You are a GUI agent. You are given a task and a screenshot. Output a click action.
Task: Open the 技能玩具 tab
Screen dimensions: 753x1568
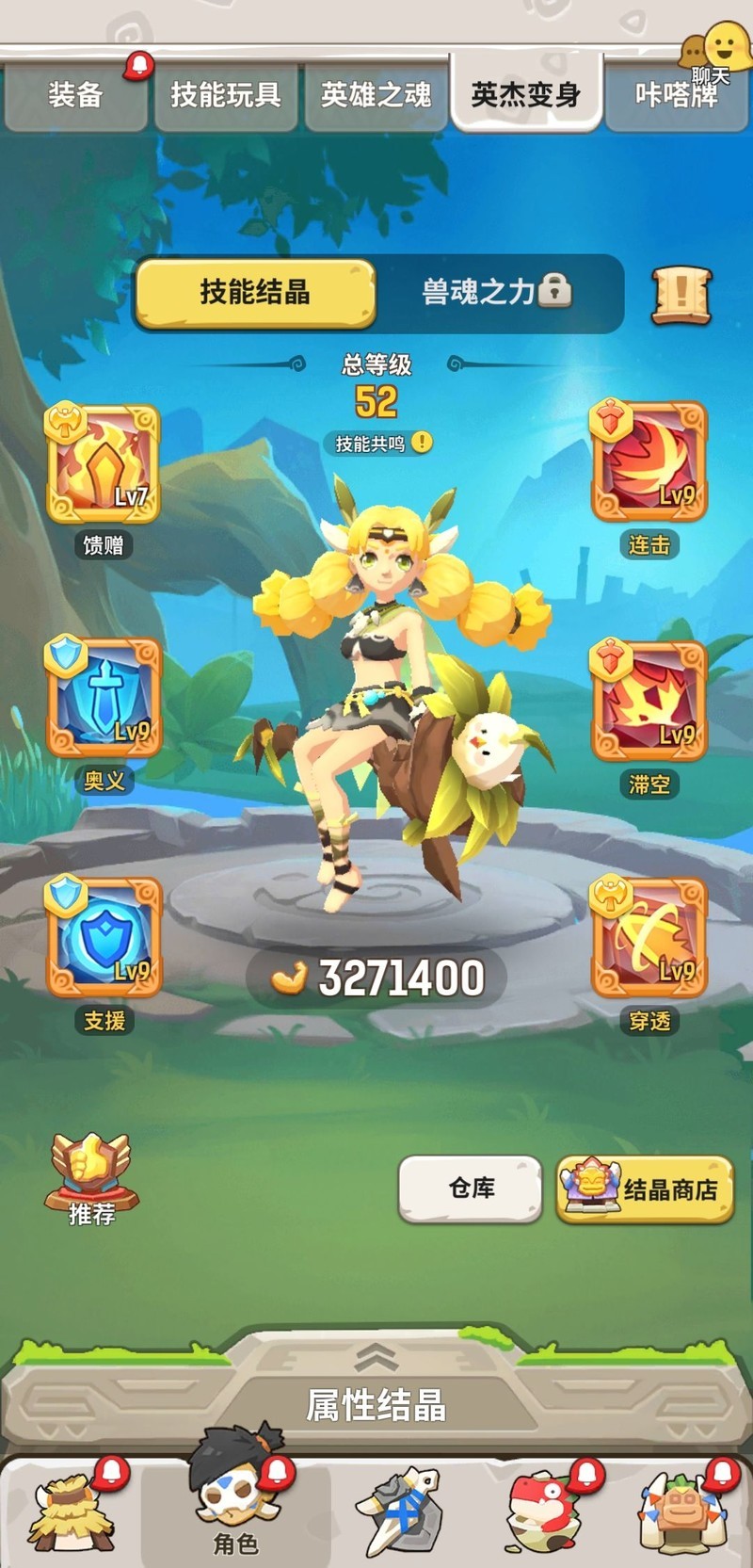click(x=226, y=94)
